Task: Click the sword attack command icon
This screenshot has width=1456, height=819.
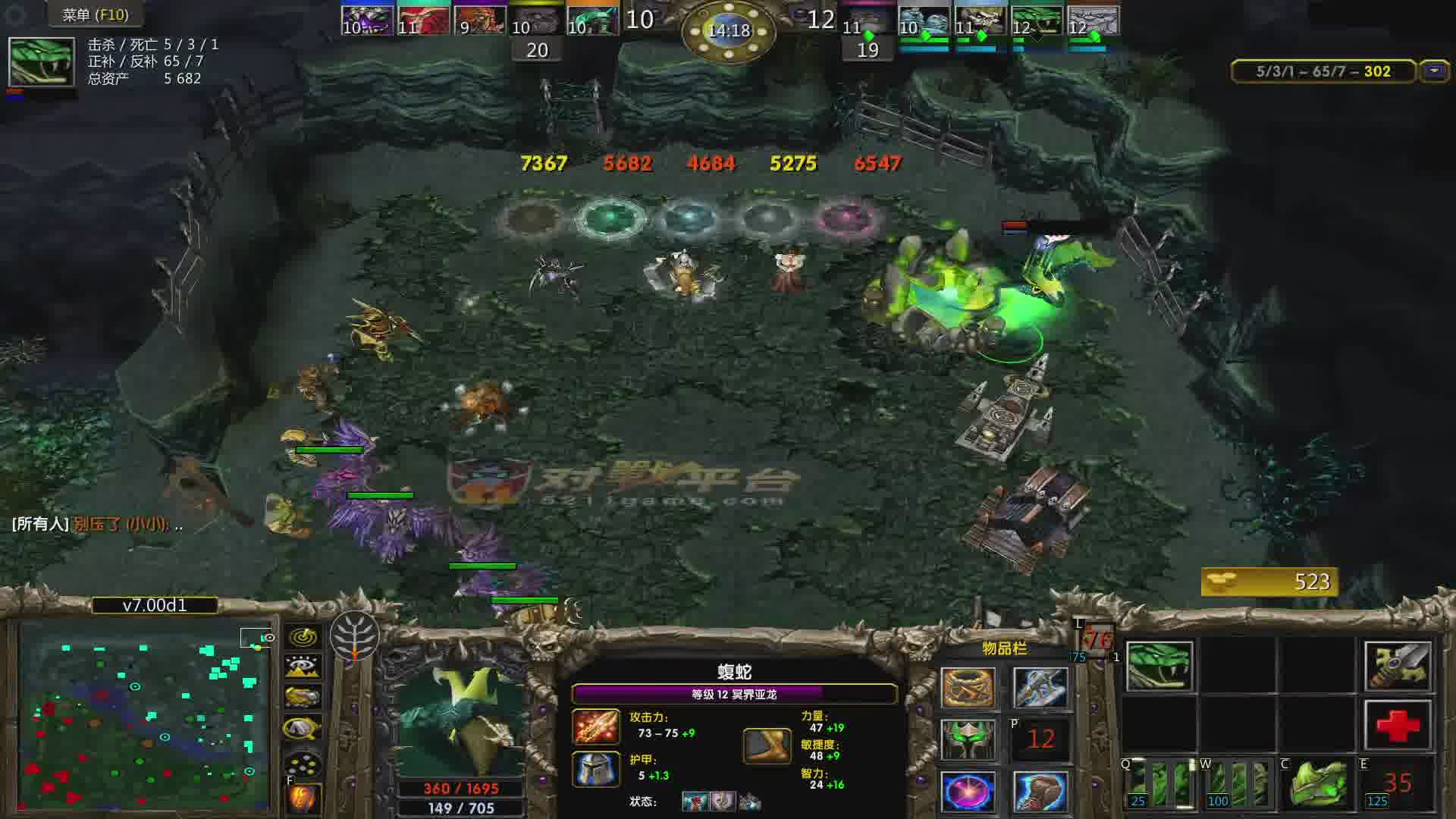Action: point(1398,667)
